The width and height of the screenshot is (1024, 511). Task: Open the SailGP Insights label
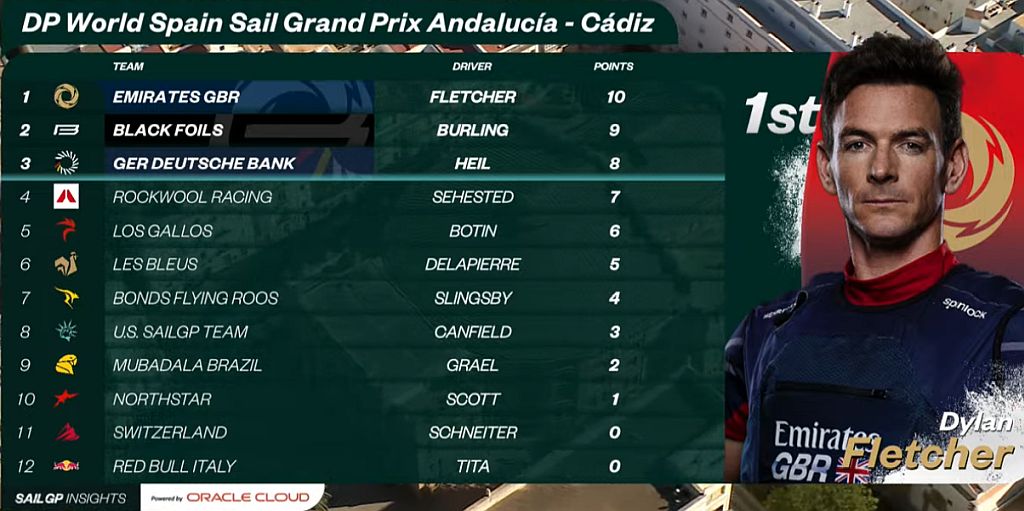70,498
